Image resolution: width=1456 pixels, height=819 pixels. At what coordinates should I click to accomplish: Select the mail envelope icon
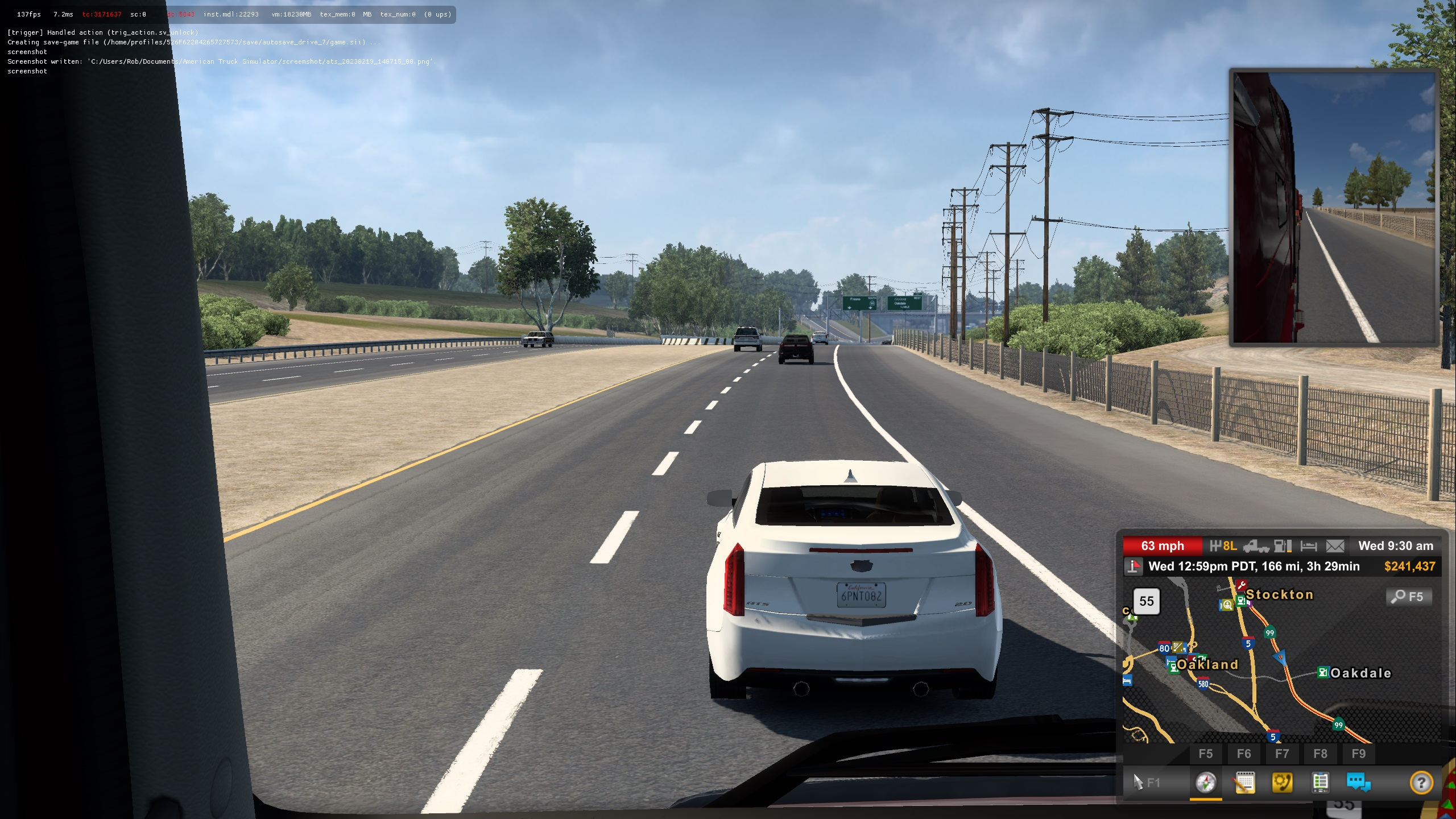[1335, 546]
